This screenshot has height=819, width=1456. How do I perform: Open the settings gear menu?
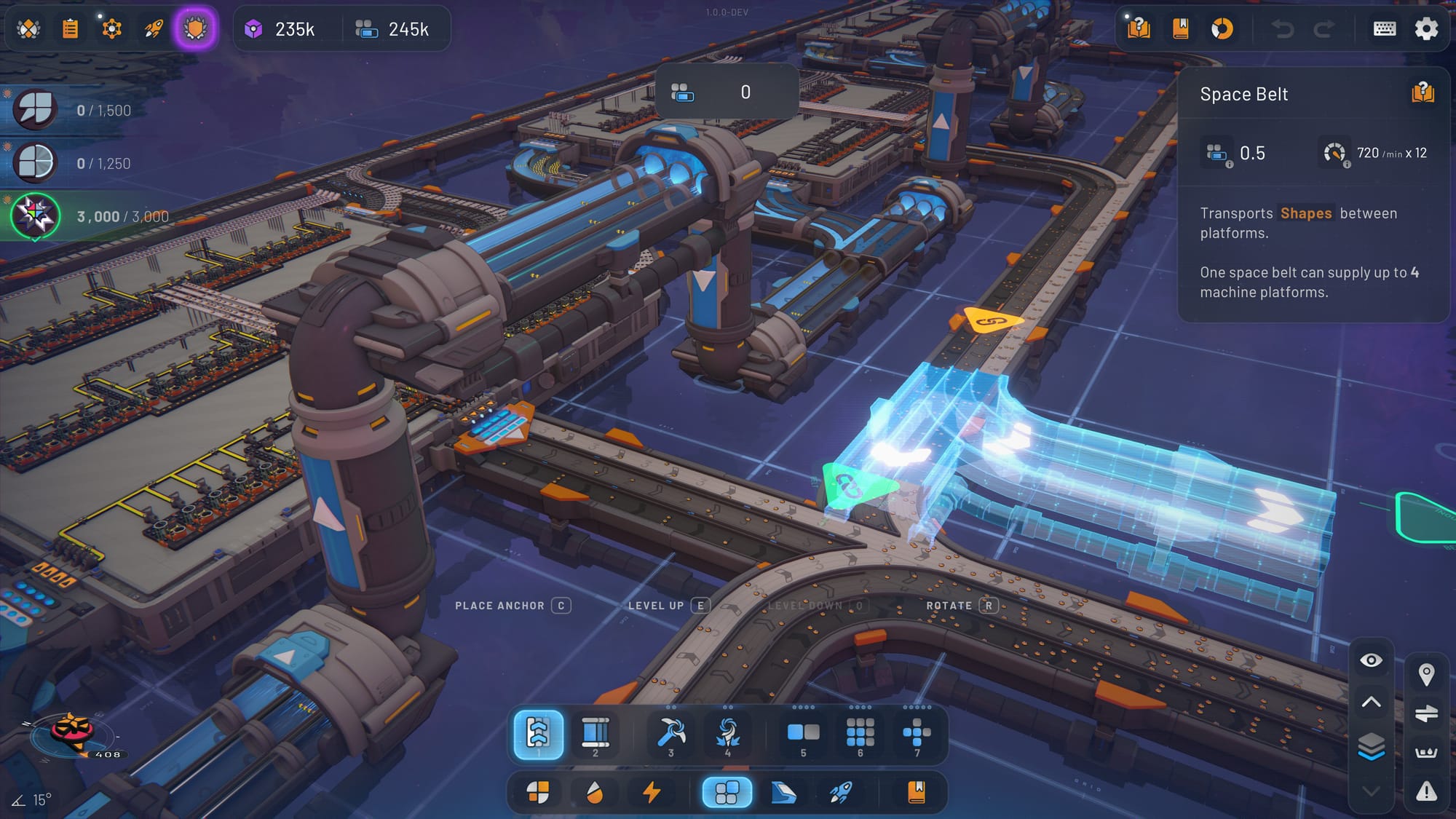coord(1425,29)
